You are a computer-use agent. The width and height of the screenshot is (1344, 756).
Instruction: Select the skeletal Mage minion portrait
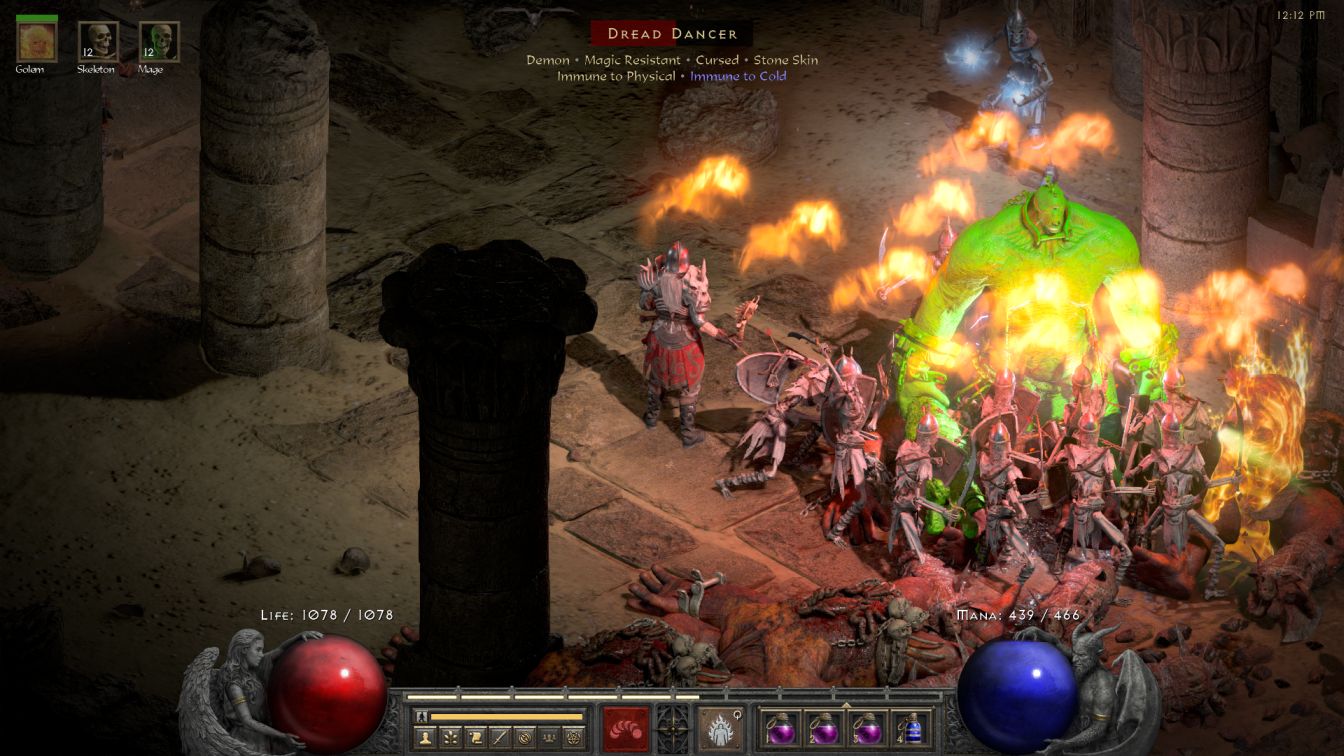[x=159, y=41]
